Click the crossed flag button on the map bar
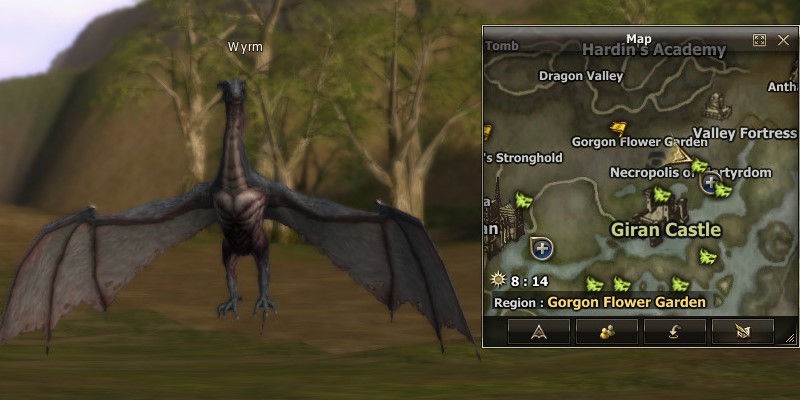Image resolution: width=800 pixels, height=400 pixels. click(742, 332)
